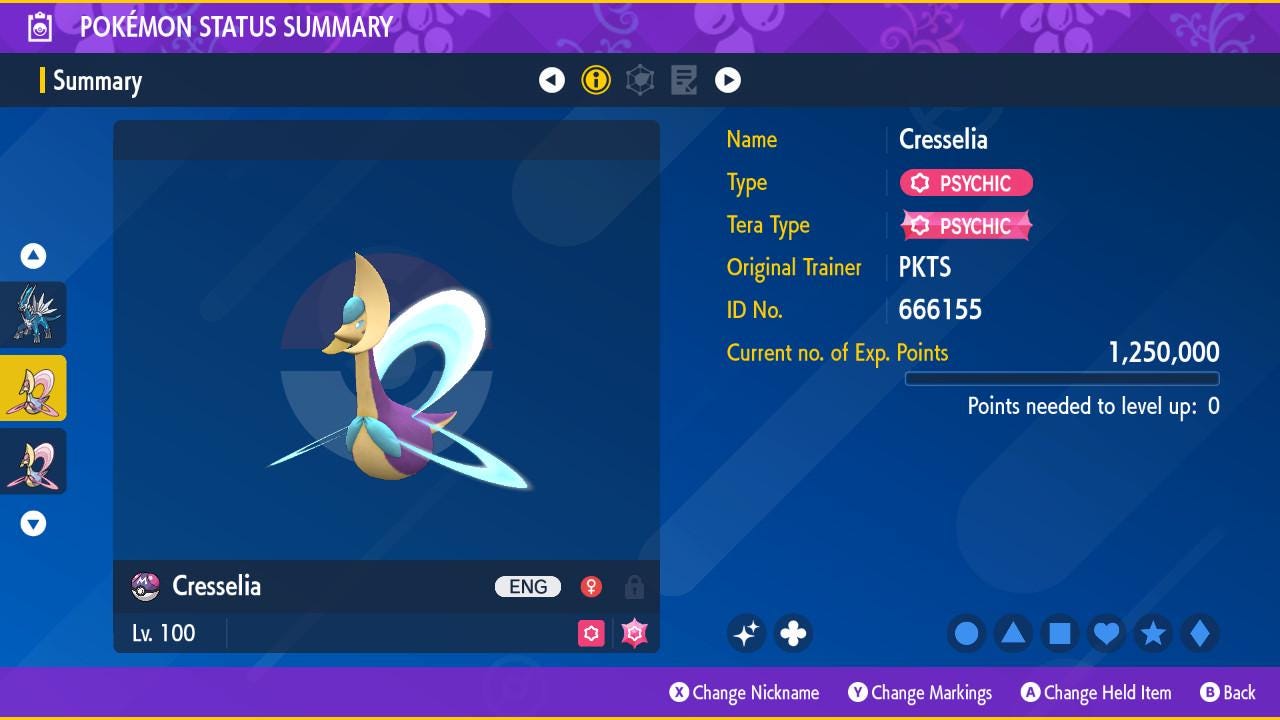Screen dimensions: 1280x720
Task: Switch to the hexagon stats tab
Action: pos(640,80)
